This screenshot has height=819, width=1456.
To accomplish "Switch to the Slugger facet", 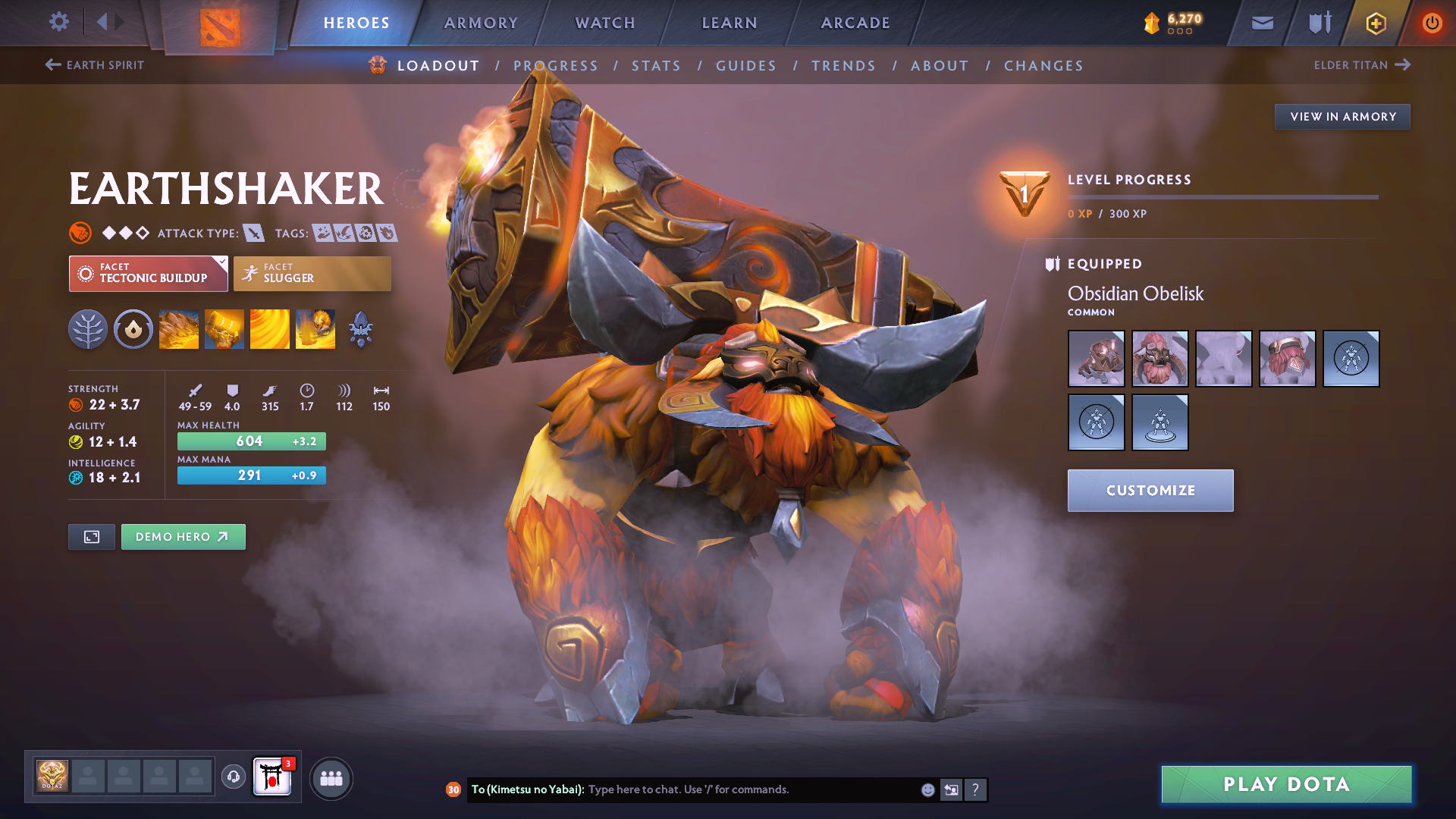I will point(312,273).
